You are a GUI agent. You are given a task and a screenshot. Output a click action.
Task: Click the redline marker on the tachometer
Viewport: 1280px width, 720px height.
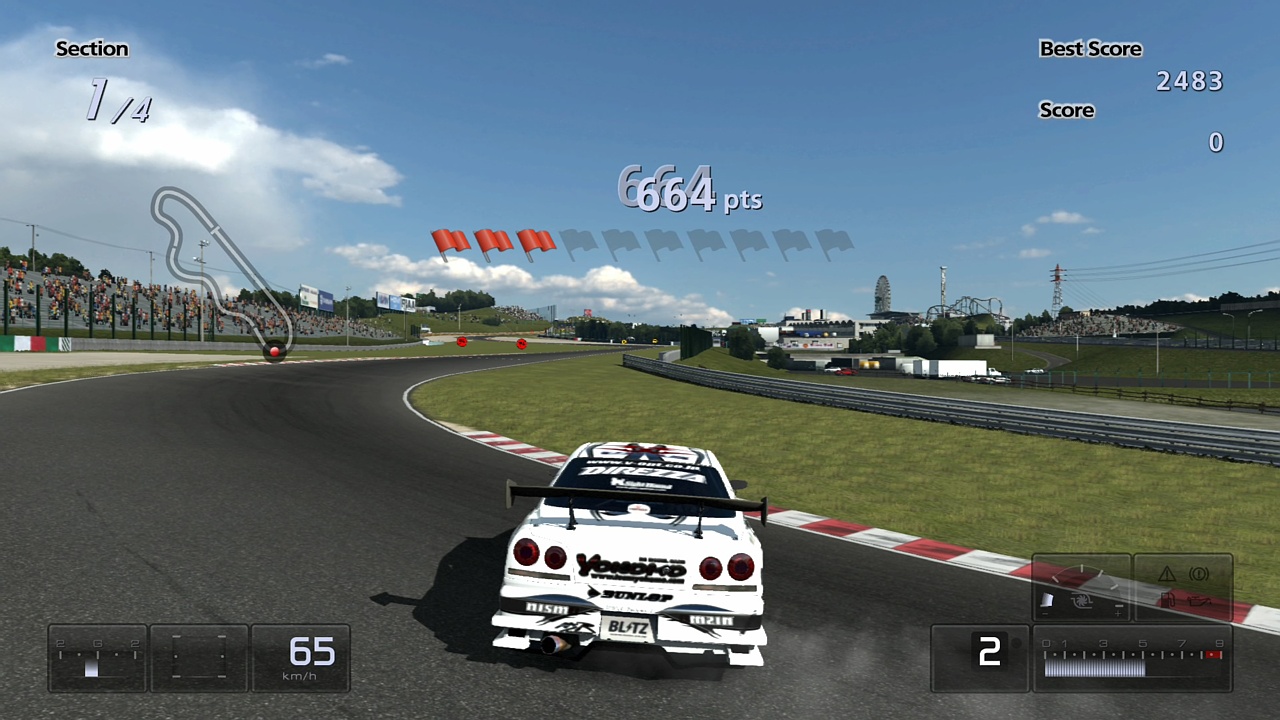[x=1212, y=652]
